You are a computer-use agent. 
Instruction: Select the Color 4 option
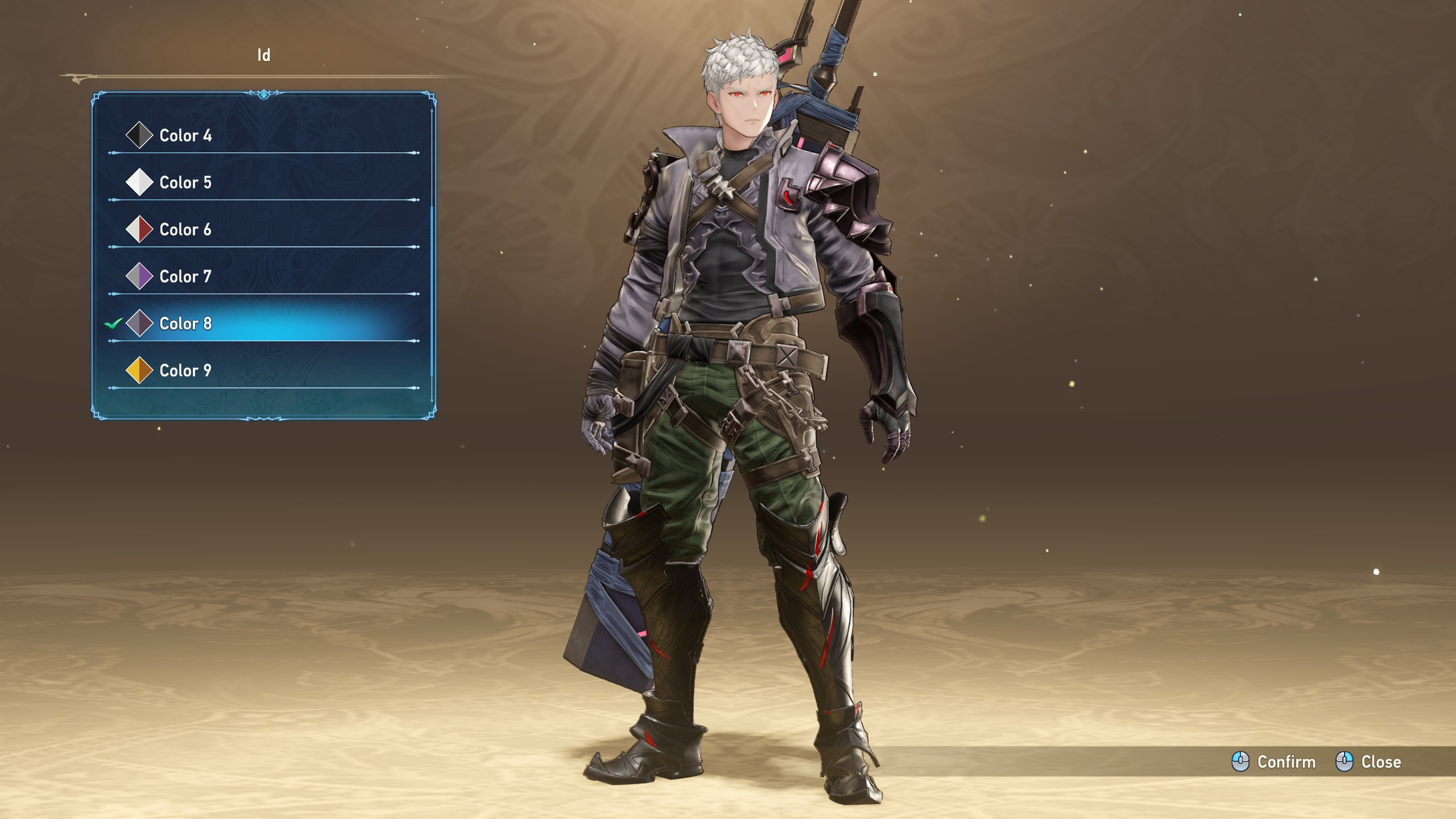(x=185, y=135)
